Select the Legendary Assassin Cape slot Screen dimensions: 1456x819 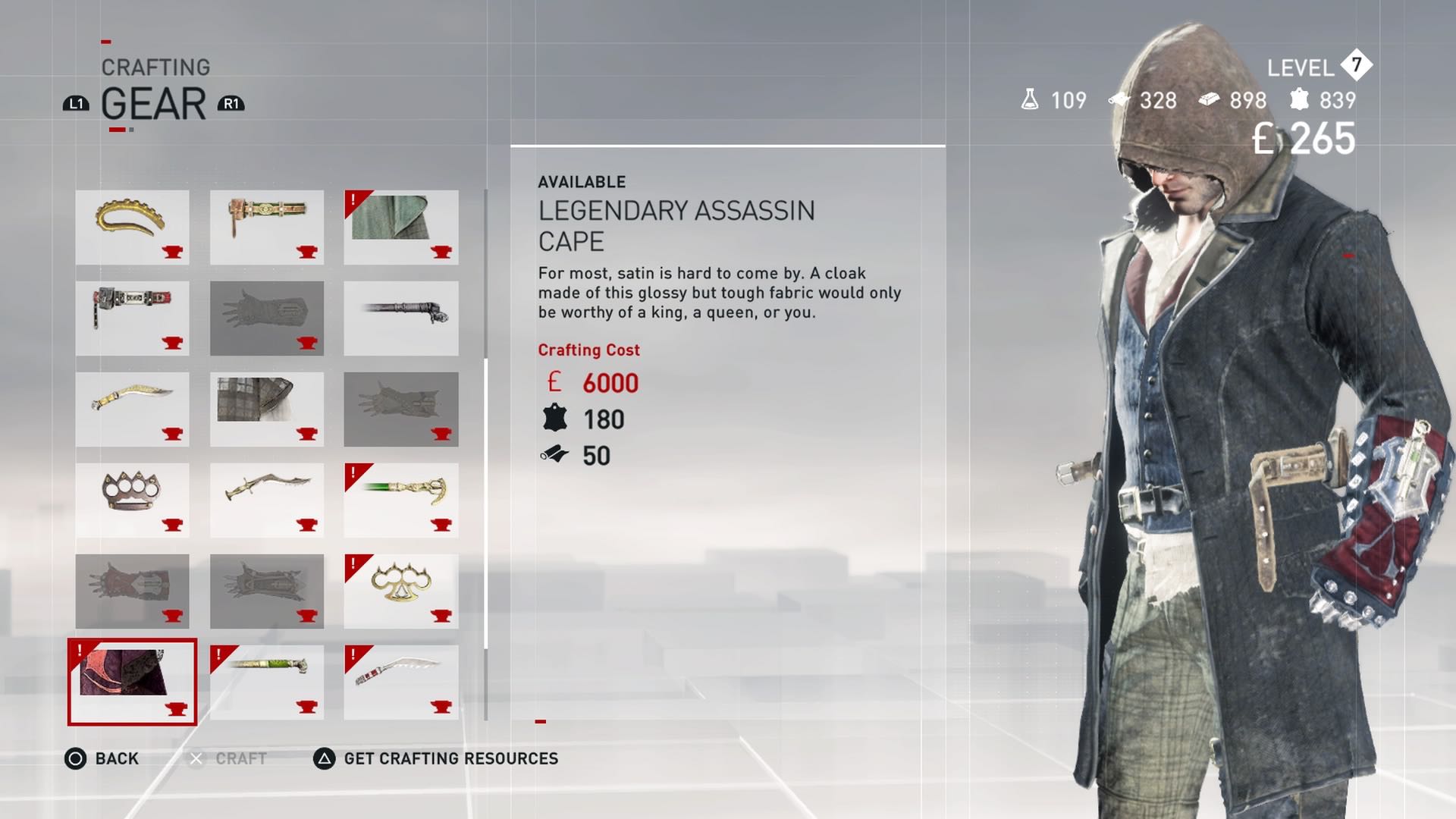click(x=132, y=682)
